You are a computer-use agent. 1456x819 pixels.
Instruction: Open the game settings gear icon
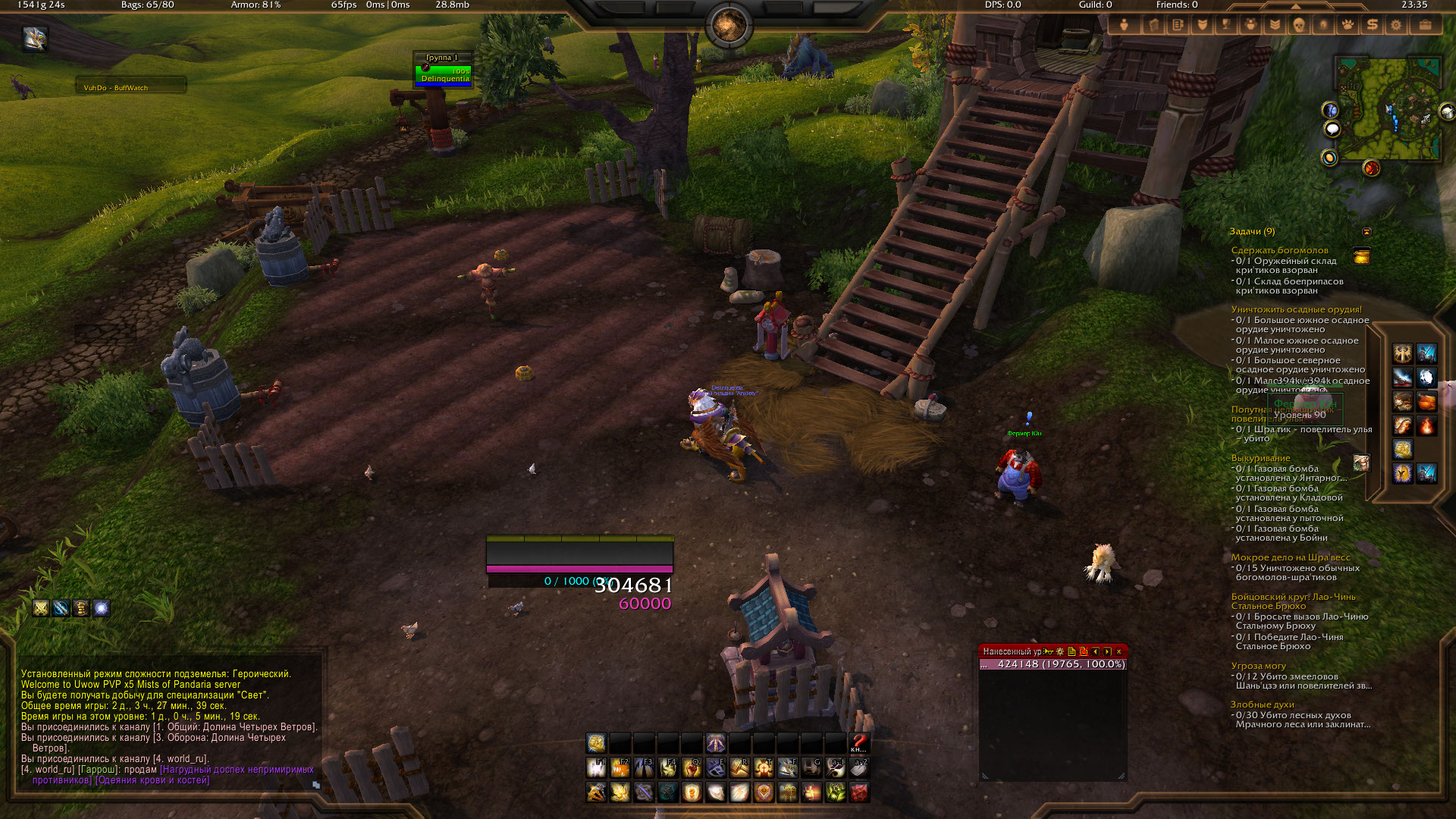coord(1396,25)
